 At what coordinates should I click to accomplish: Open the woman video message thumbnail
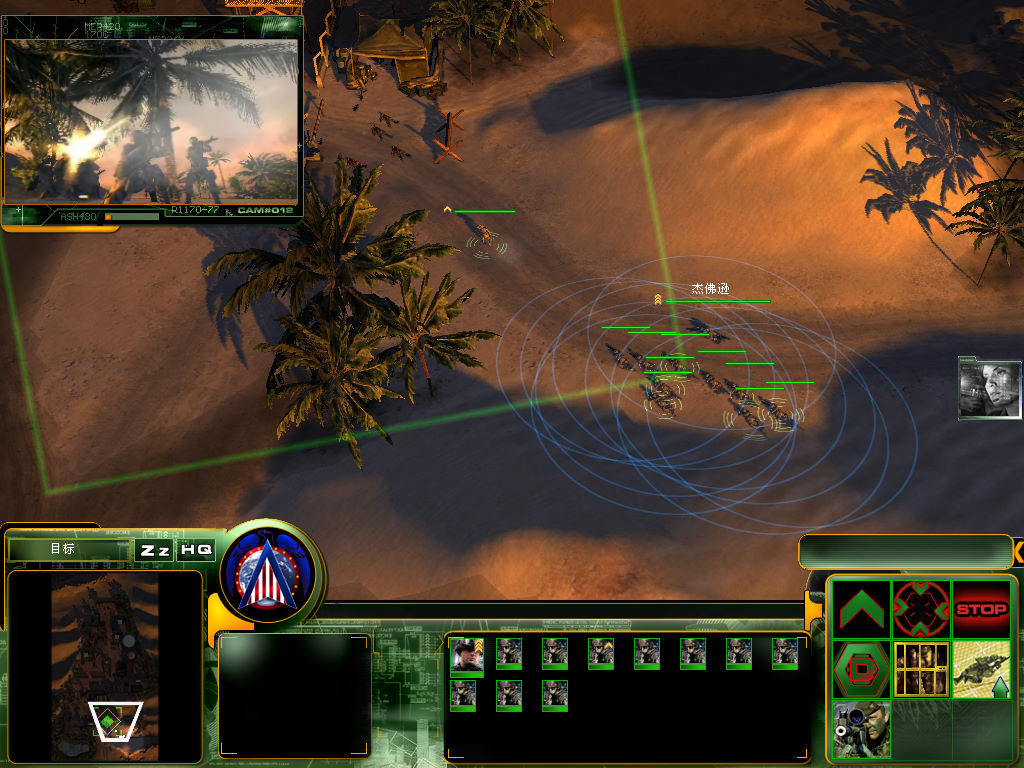pos(989,387)
